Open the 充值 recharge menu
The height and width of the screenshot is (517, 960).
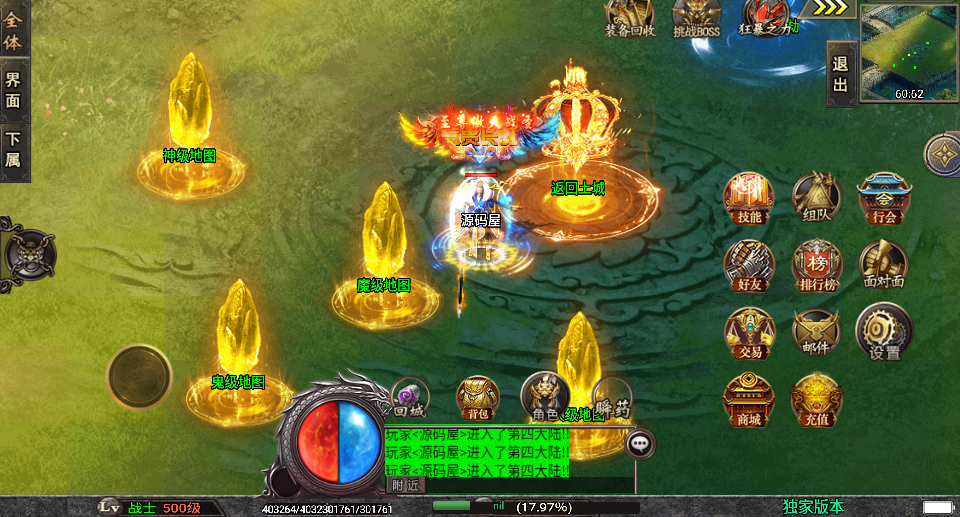pos(816,399)
